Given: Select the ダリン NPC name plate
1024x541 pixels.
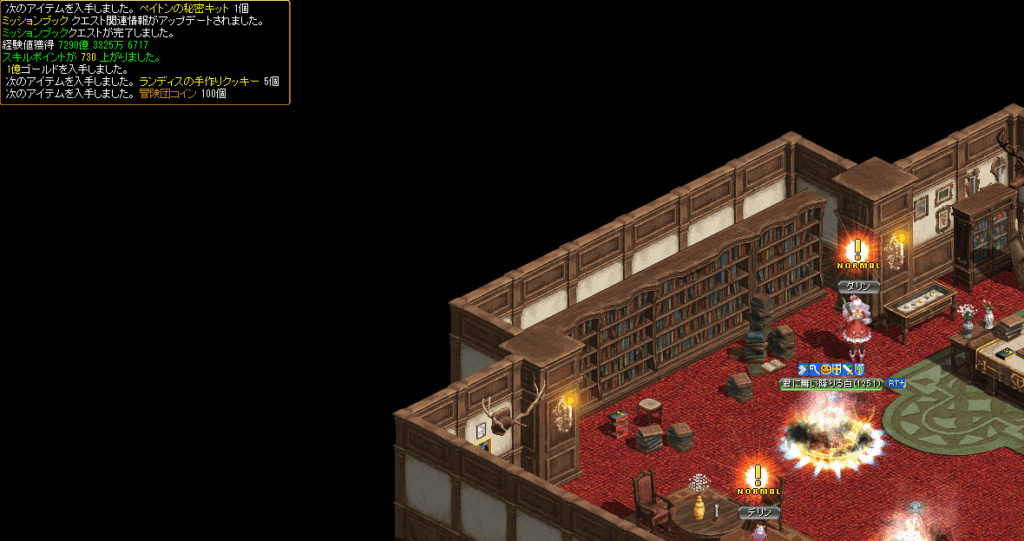Looking at the screenshot, I should coord(858,287).
